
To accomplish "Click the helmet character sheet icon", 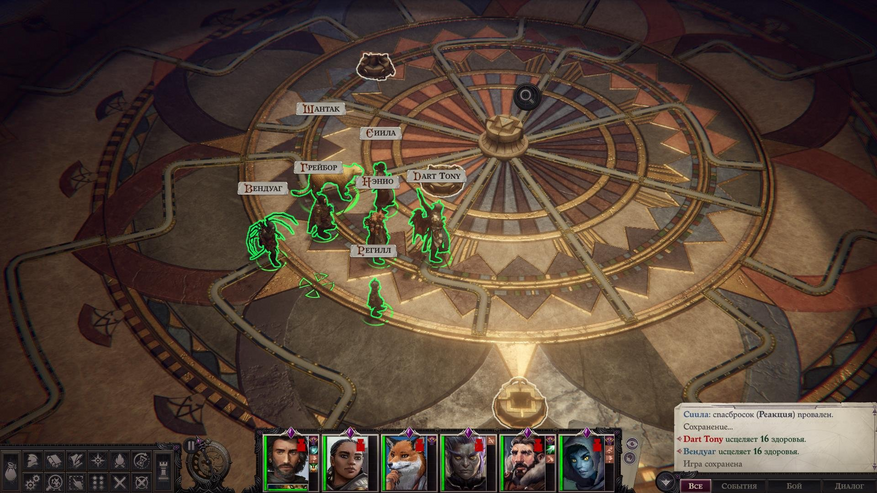I will (x=33, y=461).
